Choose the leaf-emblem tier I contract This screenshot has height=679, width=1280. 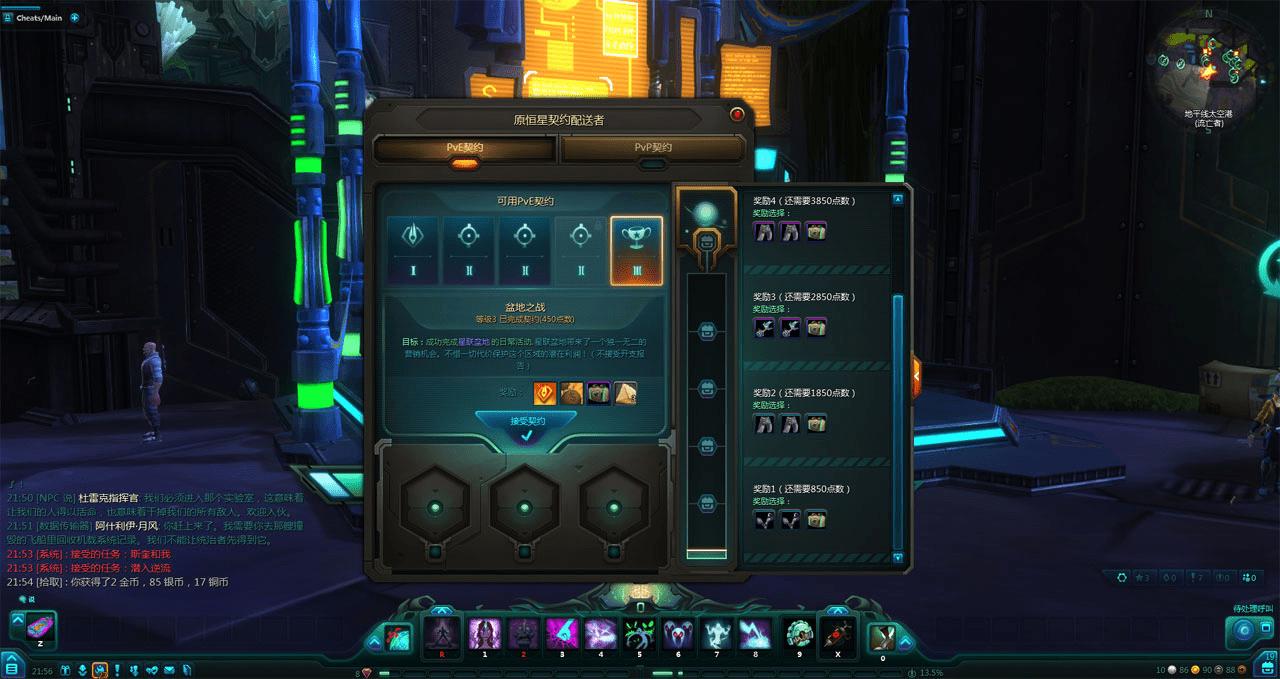pyautogui.click(x=413, y=250)
